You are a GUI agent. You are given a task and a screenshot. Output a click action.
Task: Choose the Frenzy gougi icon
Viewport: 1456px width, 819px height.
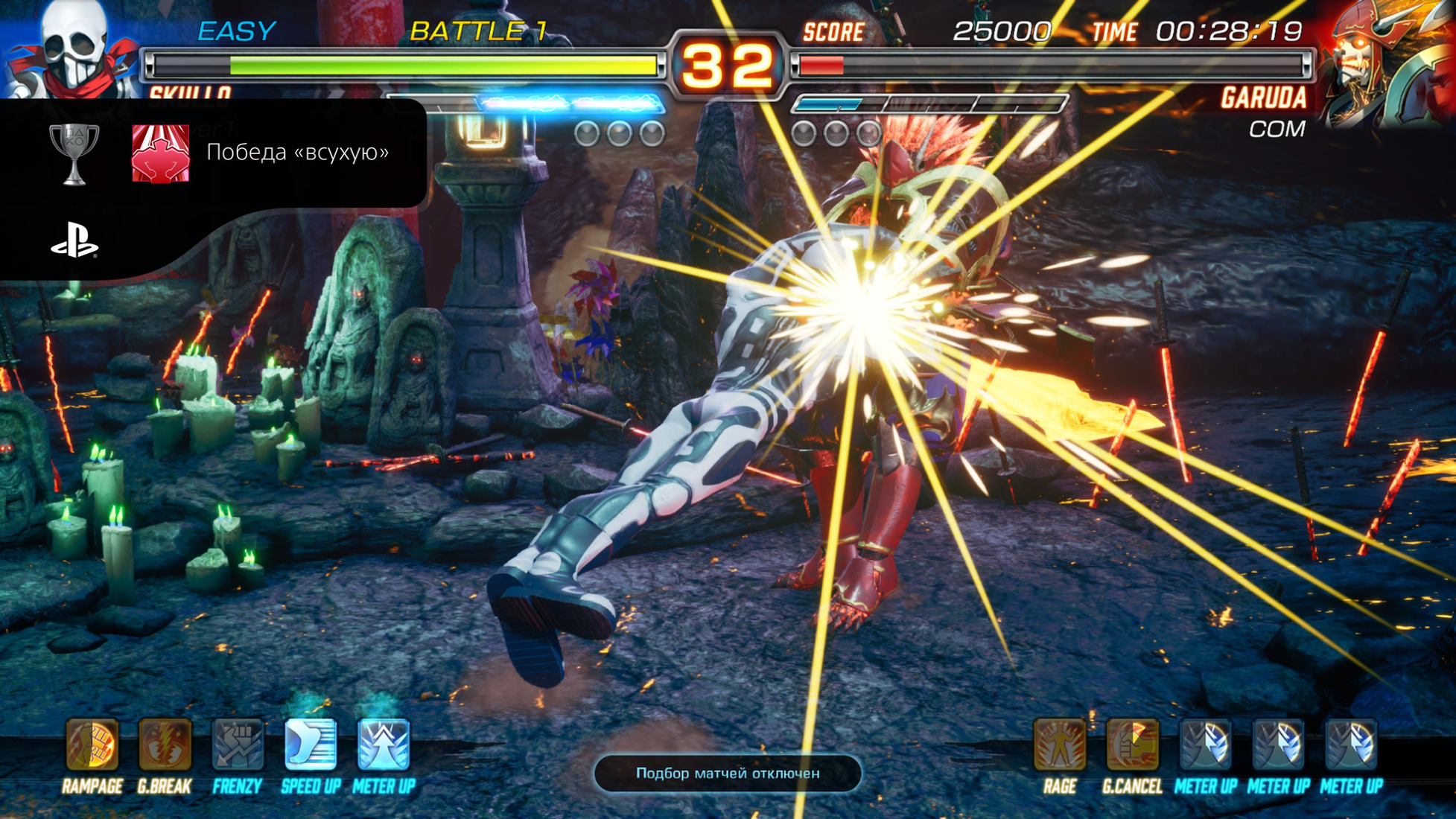click(238, 744)
